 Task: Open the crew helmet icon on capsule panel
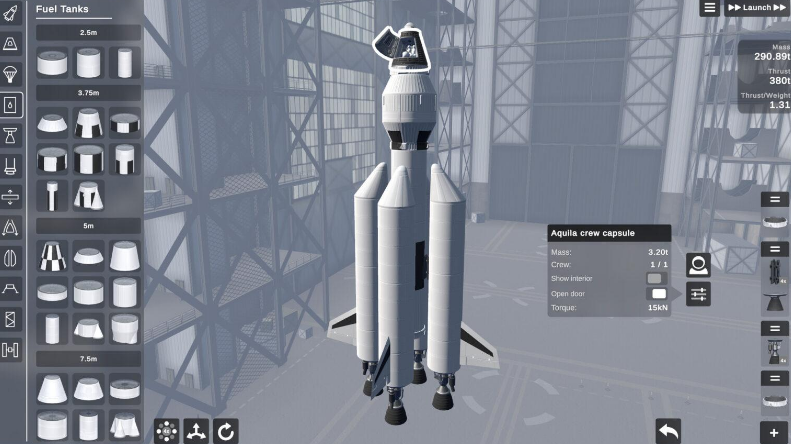point(698,266)
